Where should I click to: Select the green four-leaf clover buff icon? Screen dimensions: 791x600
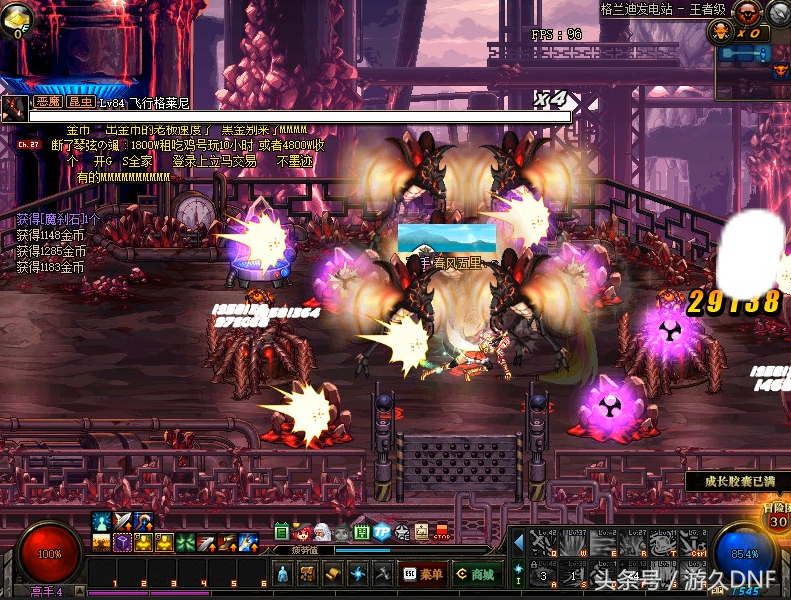184,543
